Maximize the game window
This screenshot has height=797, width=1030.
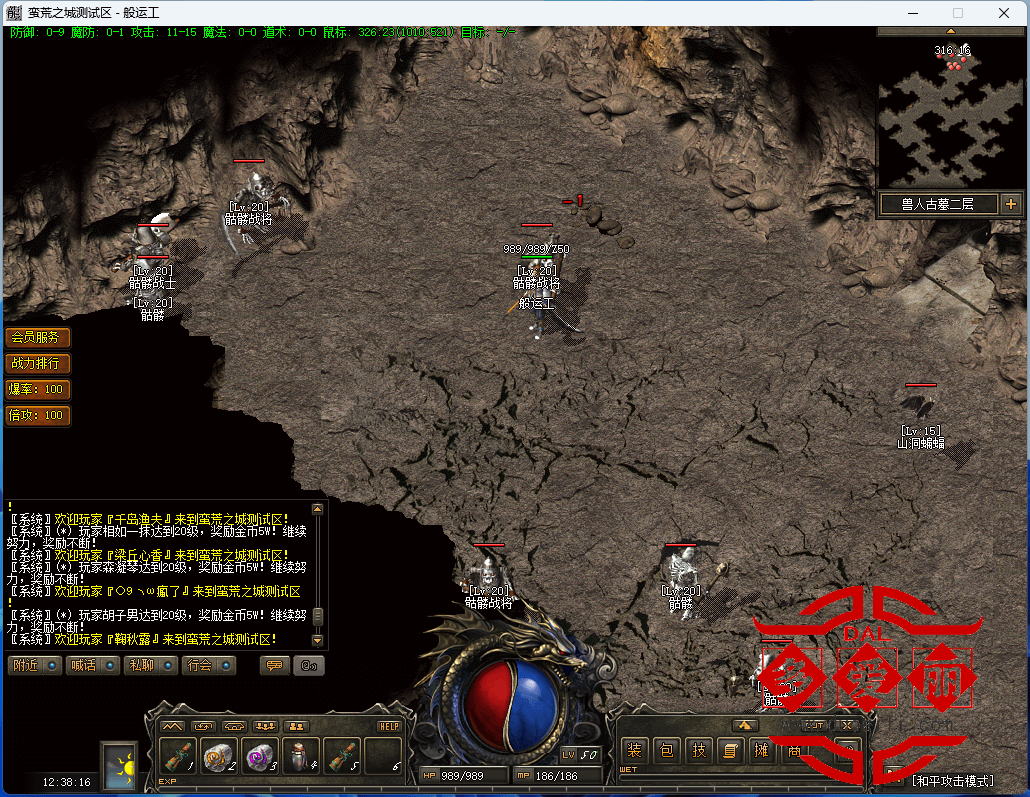[958, 13]
